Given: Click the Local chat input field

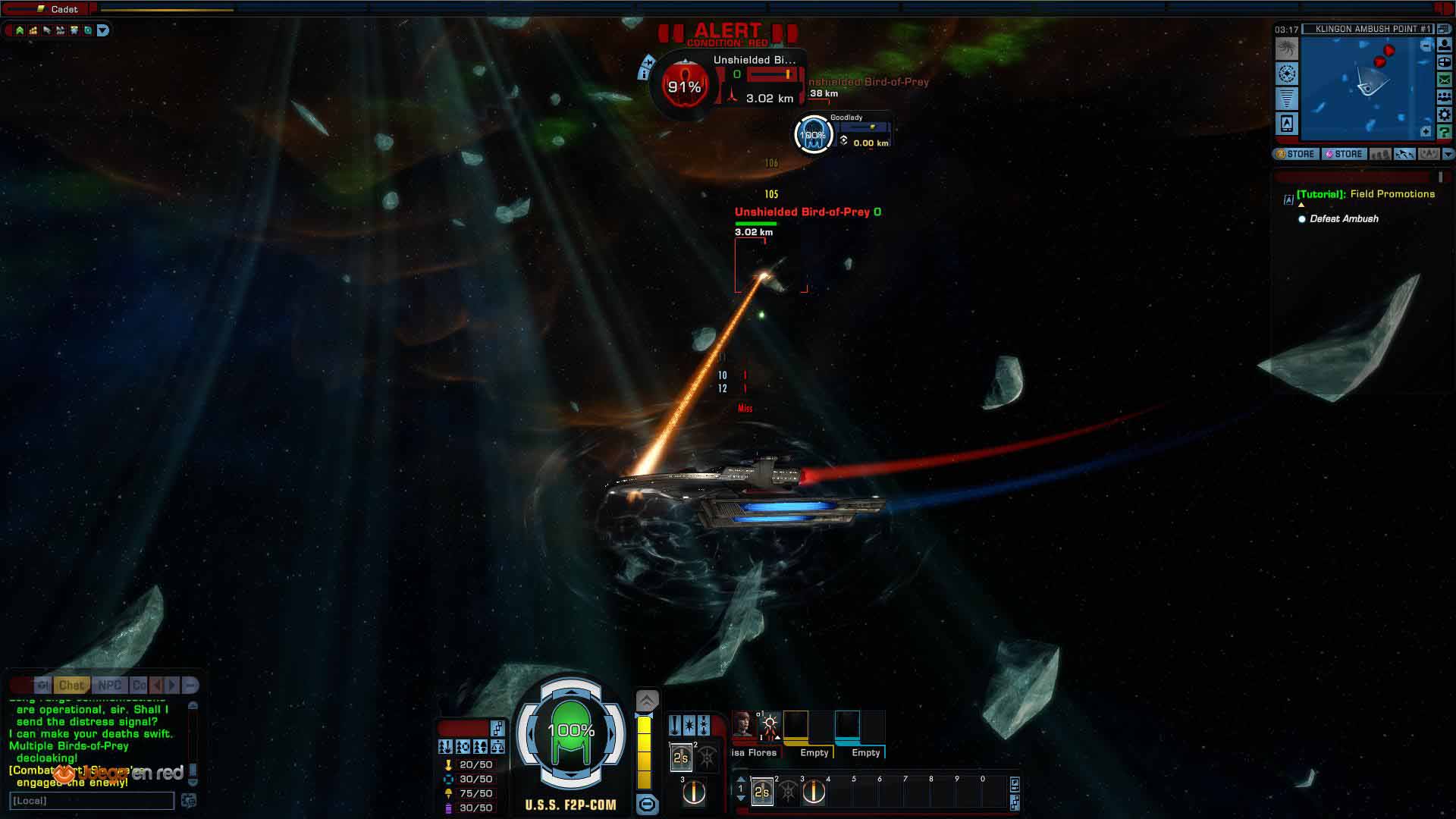Looking at the screenshot, I should coord(91,801).
